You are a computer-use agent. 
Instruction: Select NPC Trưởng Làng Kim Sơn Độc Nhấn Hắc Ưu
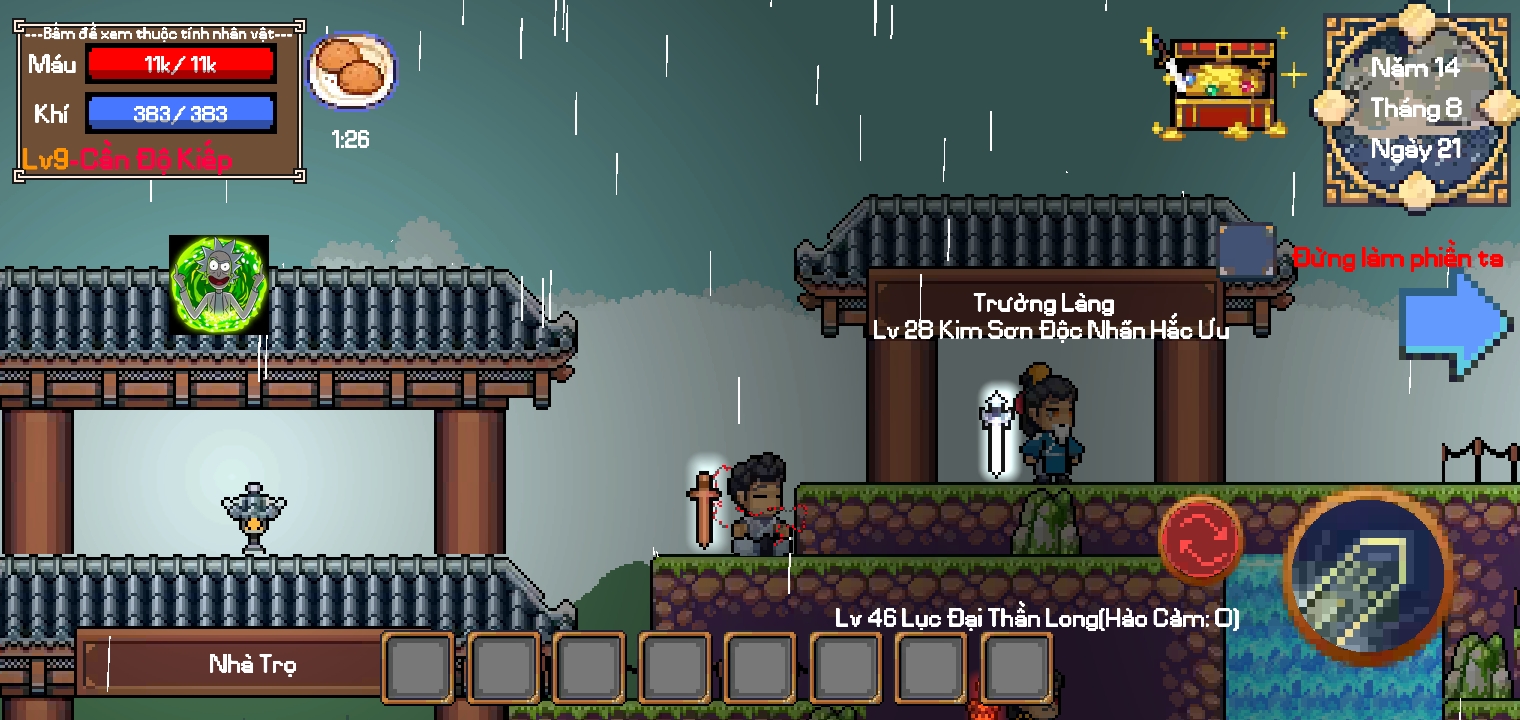click(1050, 430)
